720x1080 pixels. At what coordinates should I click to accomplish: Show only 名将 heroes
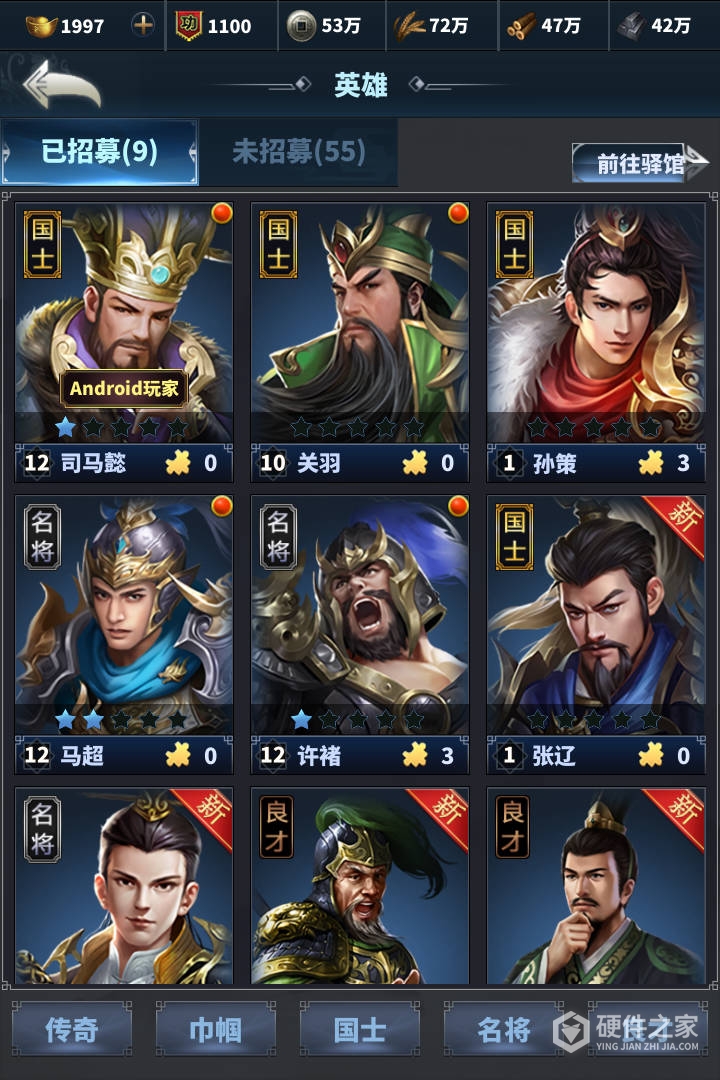coord(503,1030)
